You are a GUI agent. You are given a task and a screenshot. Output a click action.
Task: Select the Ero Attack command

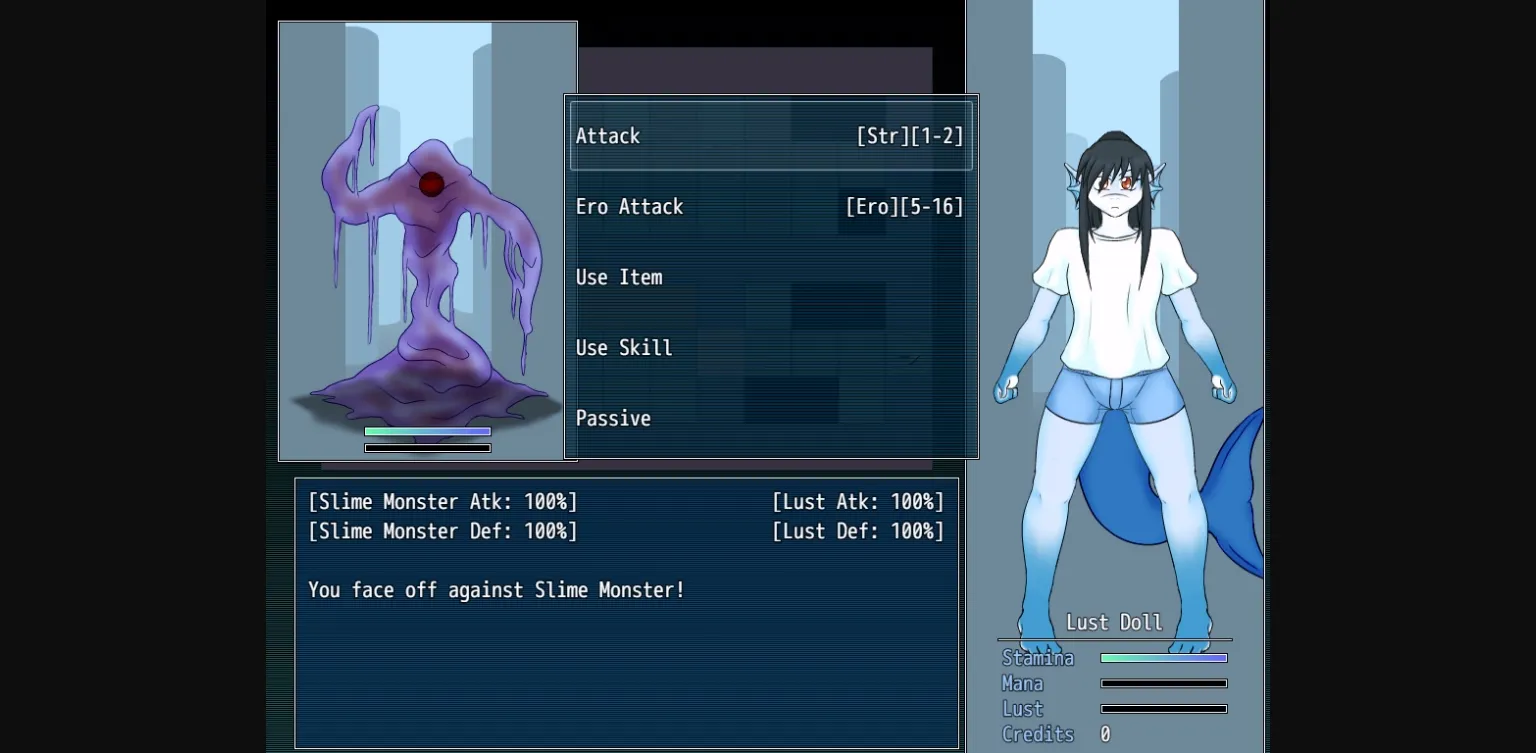(629, 207)
